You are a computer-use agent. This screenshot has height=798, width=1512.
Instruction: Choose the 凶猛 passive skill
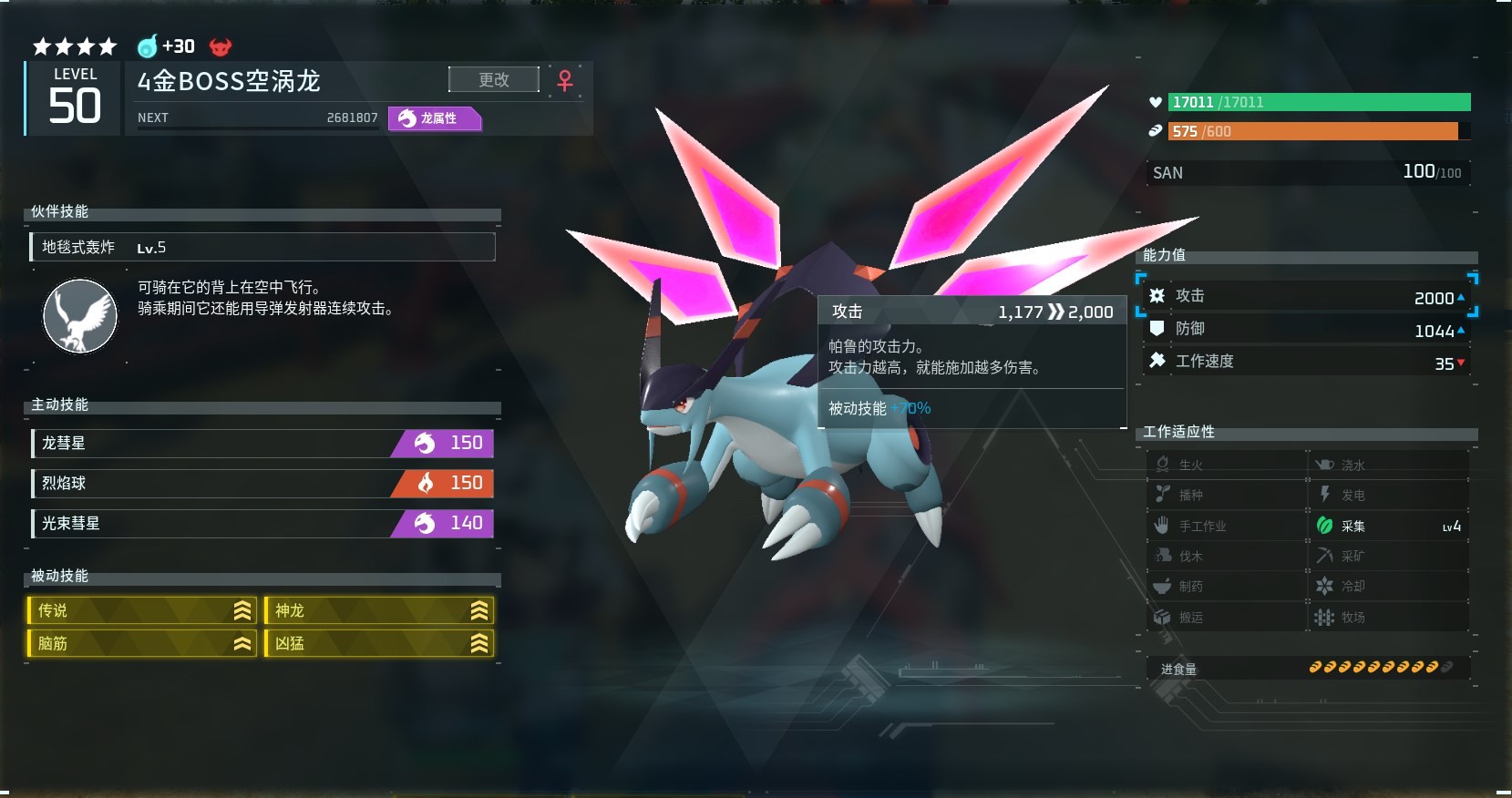click(379, 643)
